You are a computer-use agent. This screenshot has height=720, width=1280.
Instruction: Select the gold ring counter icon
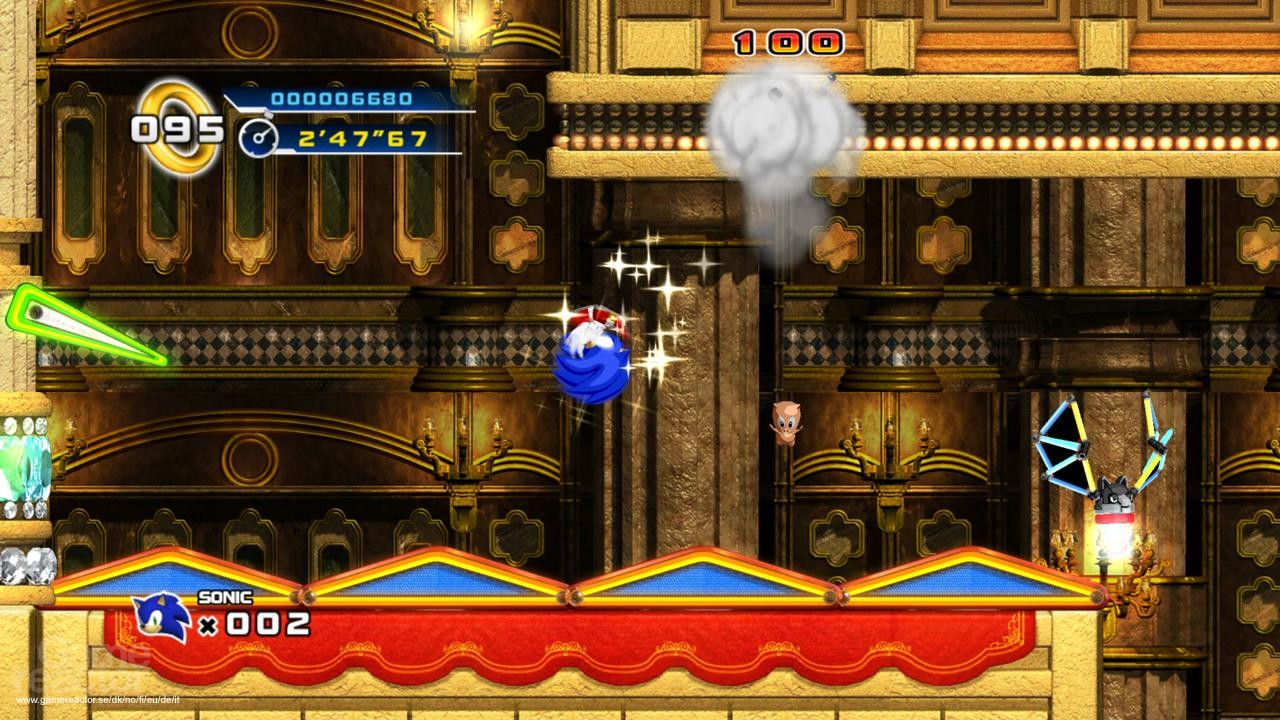coord(180,127)
